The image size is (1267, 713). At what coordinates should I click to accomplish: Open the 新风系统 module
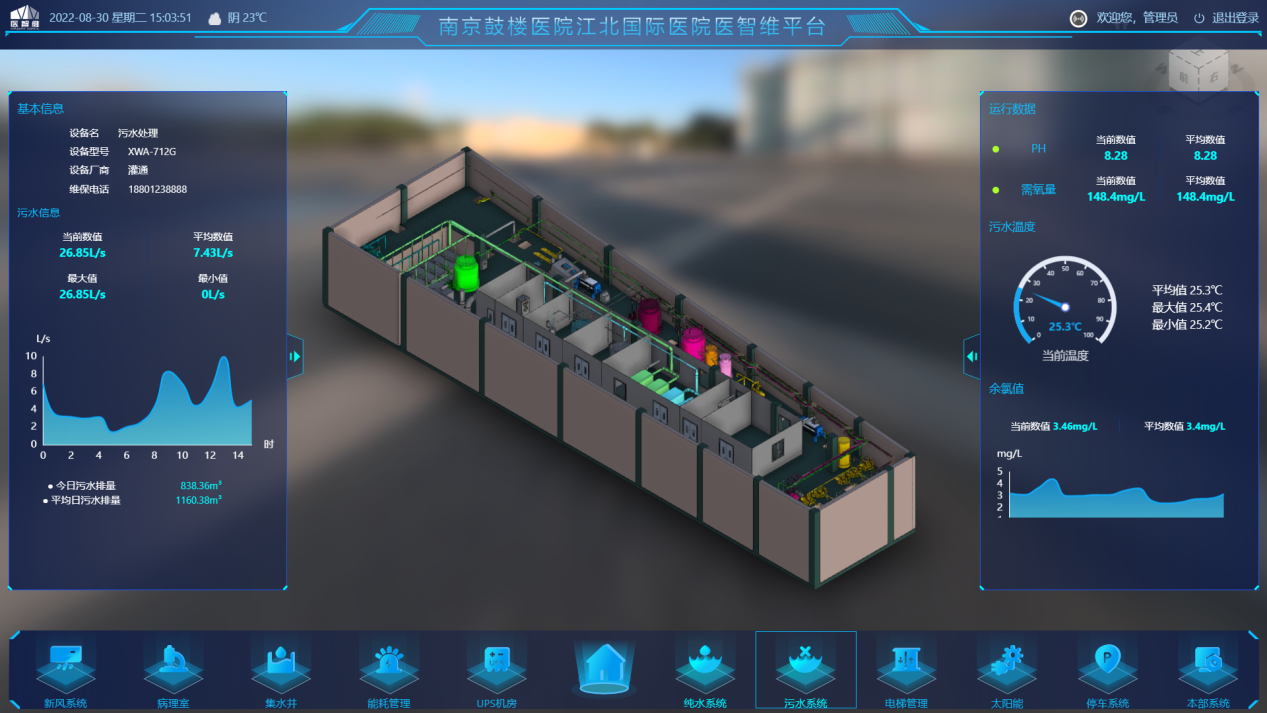[66, 667]
